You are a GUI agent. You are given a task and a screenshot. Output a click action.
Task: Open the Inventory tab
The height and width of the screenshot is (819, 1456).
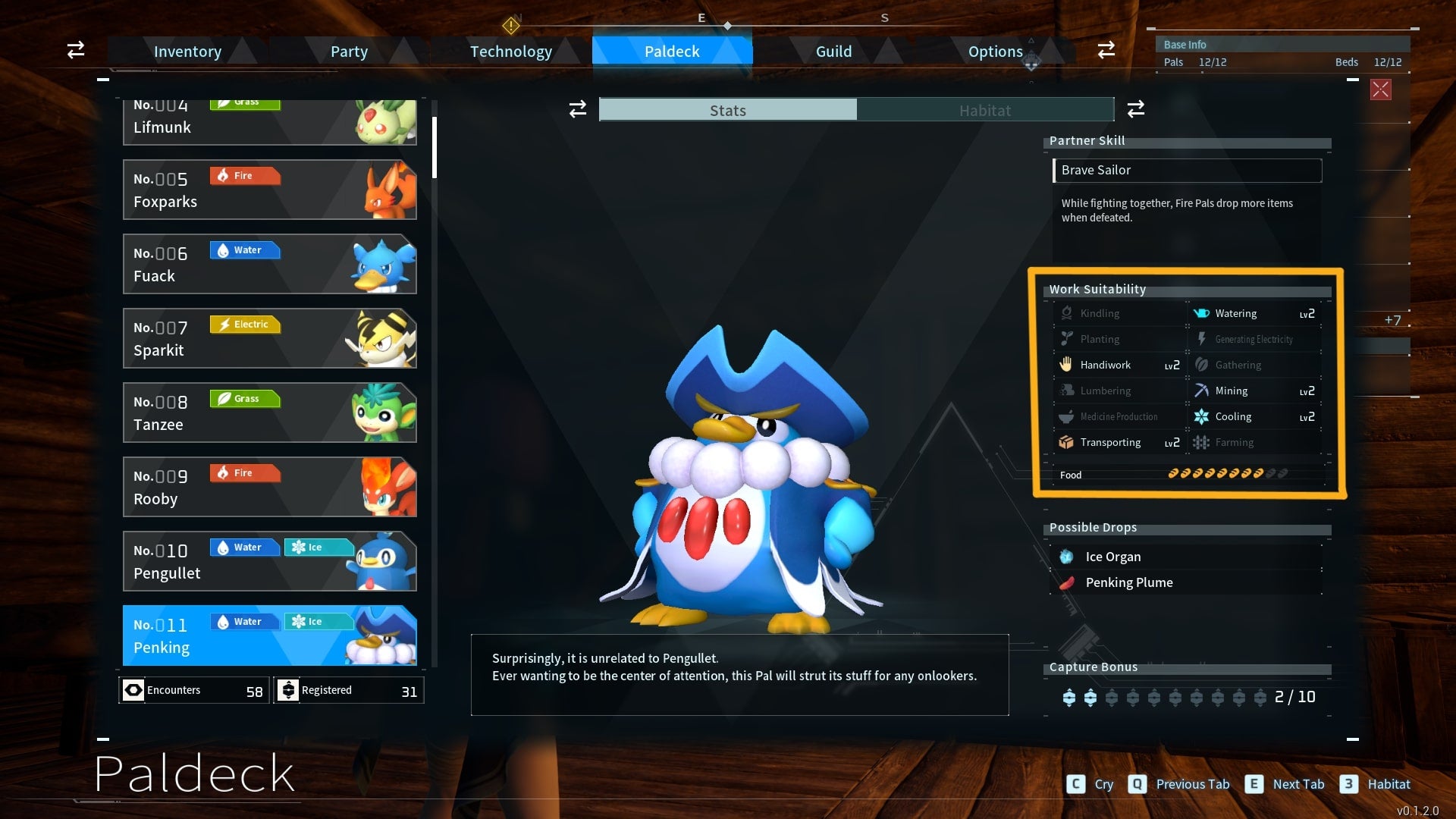(187, 52)
